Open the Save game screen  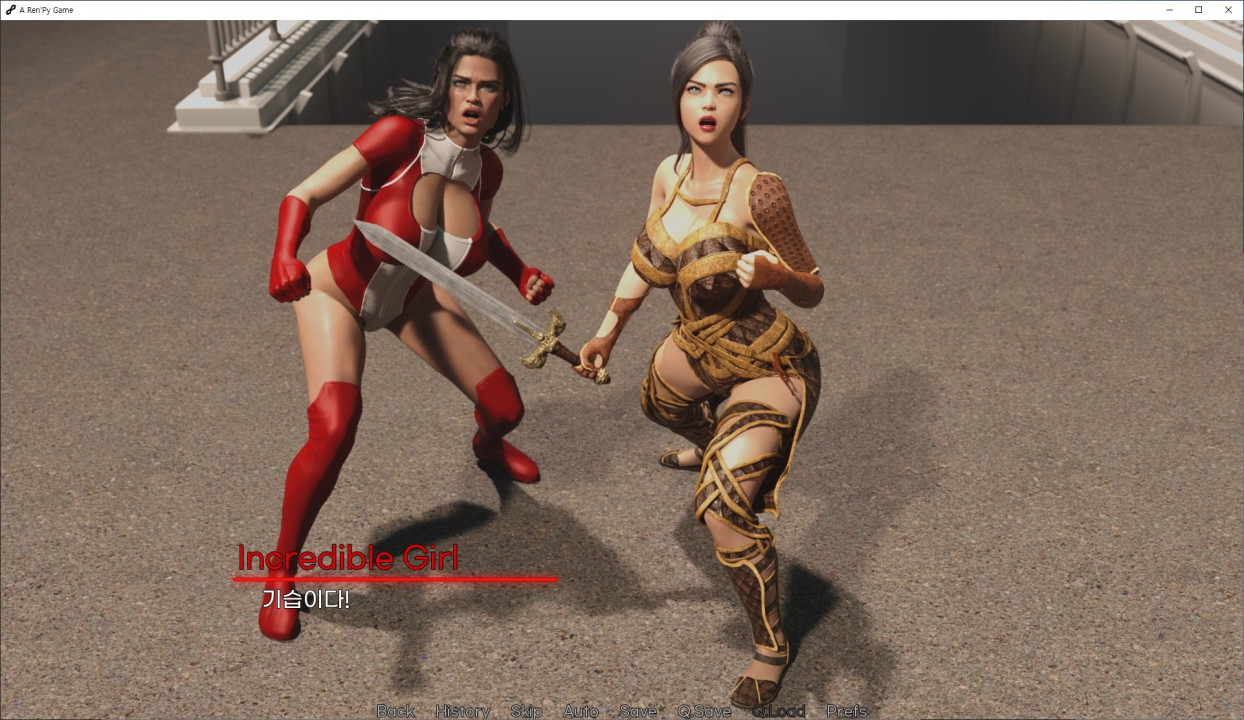(638, 711)
